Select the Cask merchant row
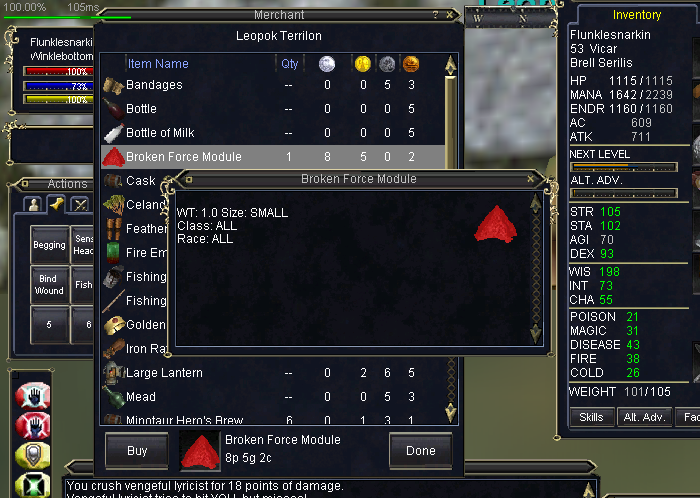Image resolution: width=700 pixels, height=498 pixels. click(x=141, y=181)
